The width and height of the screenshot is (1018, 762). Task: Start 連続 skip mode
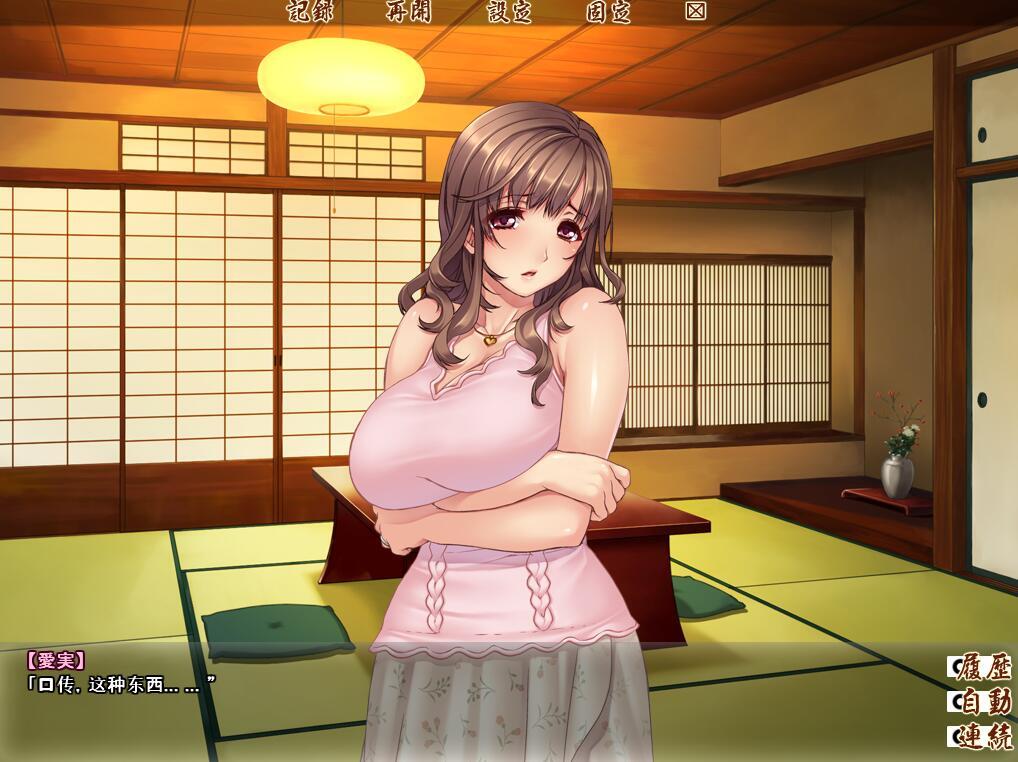[982, 737]
